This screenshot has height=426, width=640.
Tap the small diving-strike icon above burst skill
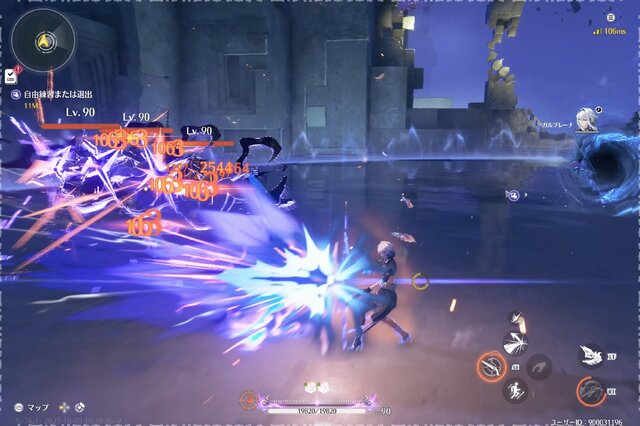coord(515,318)
